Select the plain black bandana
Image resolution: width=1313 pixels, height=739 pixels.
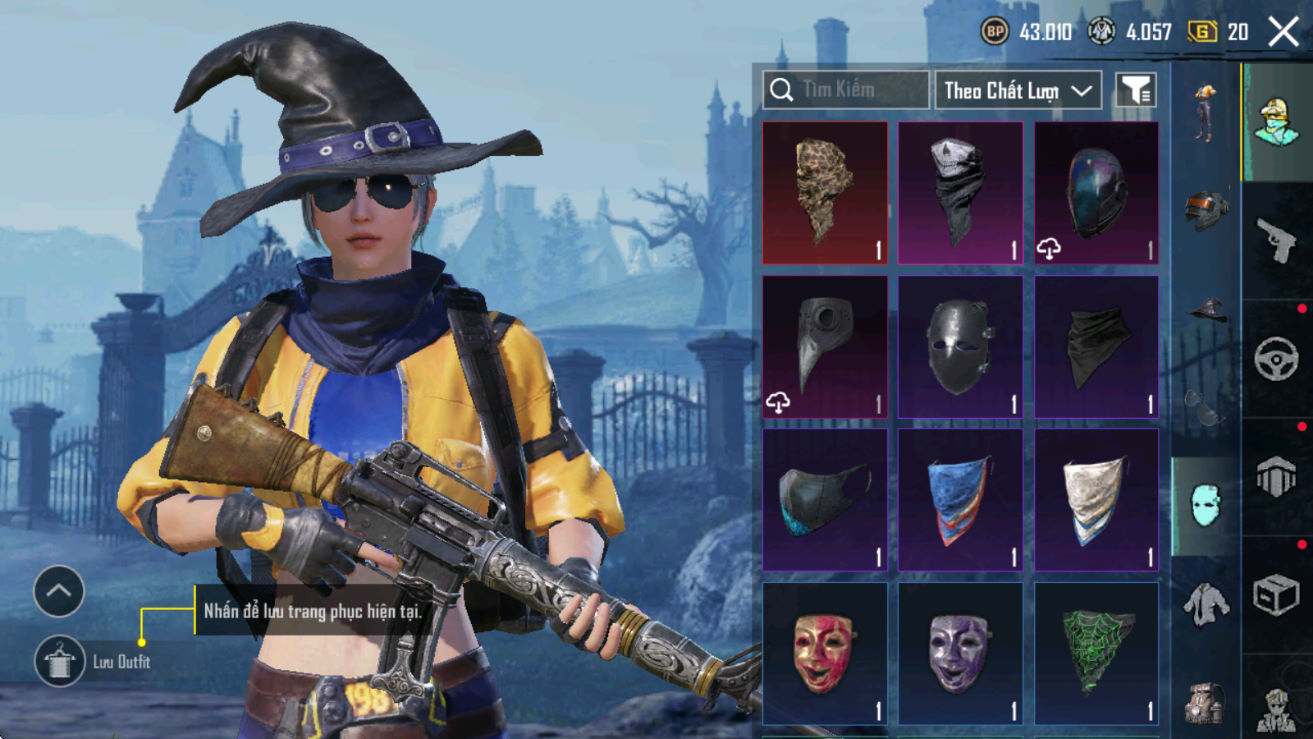point(1096,346)
